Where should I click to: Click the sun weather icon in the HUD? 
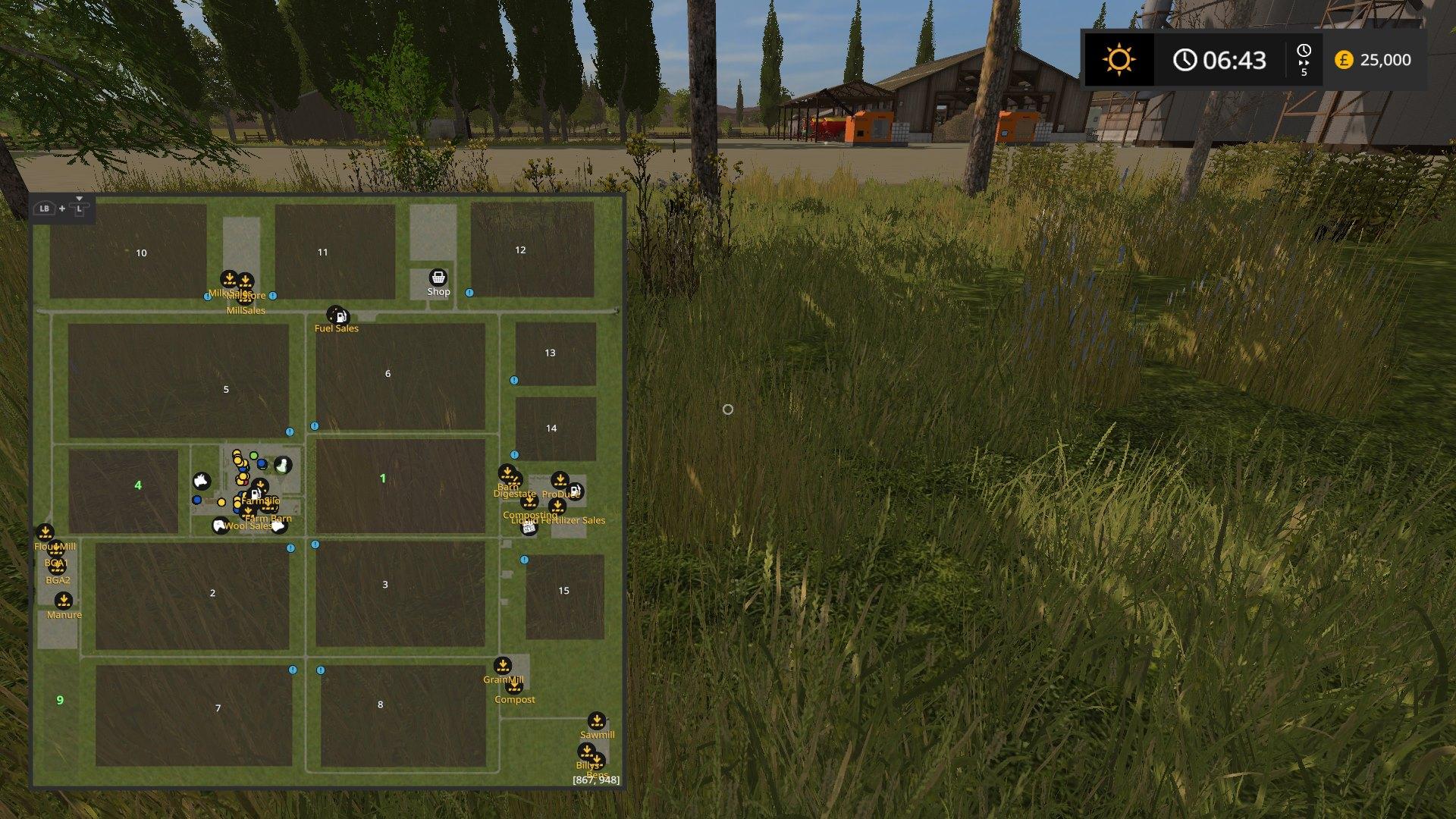tap(1119, 61)
